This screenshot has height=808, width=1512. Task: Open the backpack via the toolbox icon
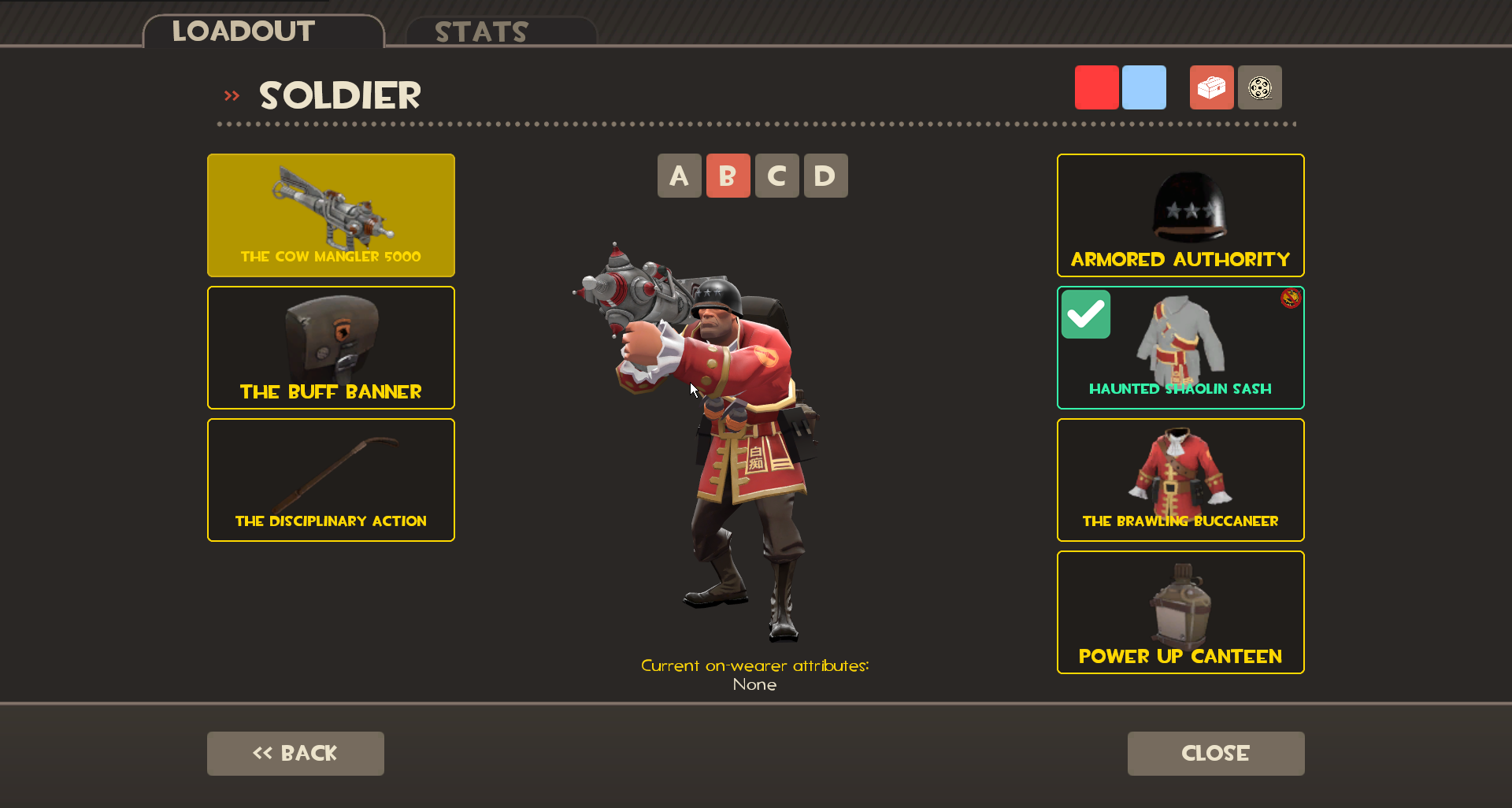click(1211, 87)
